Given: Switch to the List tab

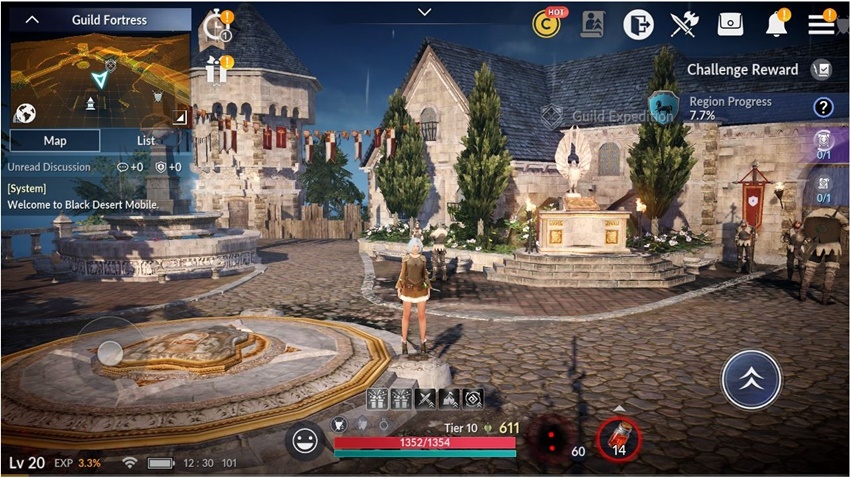Looking at the screenshot, I should pos(146,141).
